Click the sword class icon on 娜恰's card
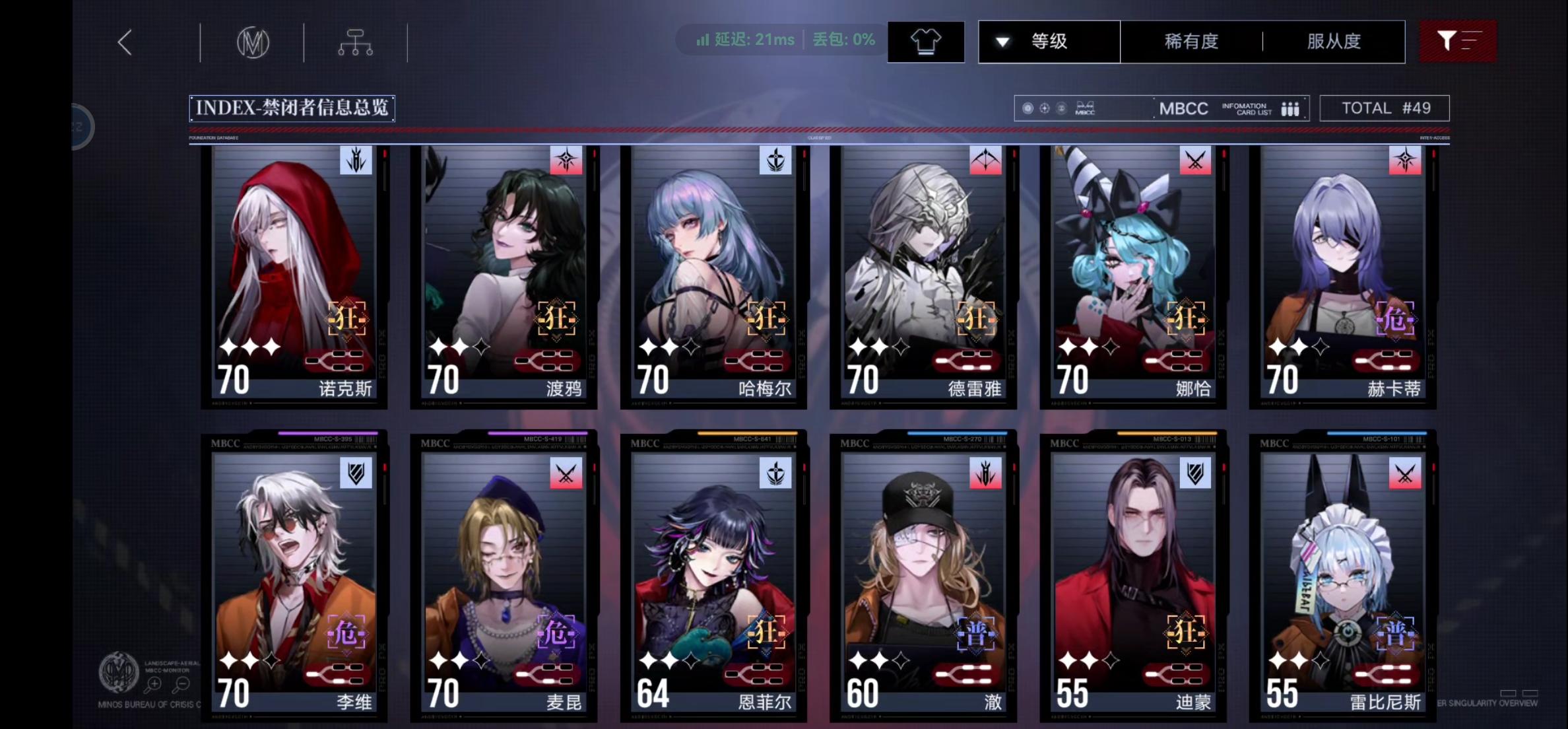Viewport: 1568px width, 729px height. 1196,160
